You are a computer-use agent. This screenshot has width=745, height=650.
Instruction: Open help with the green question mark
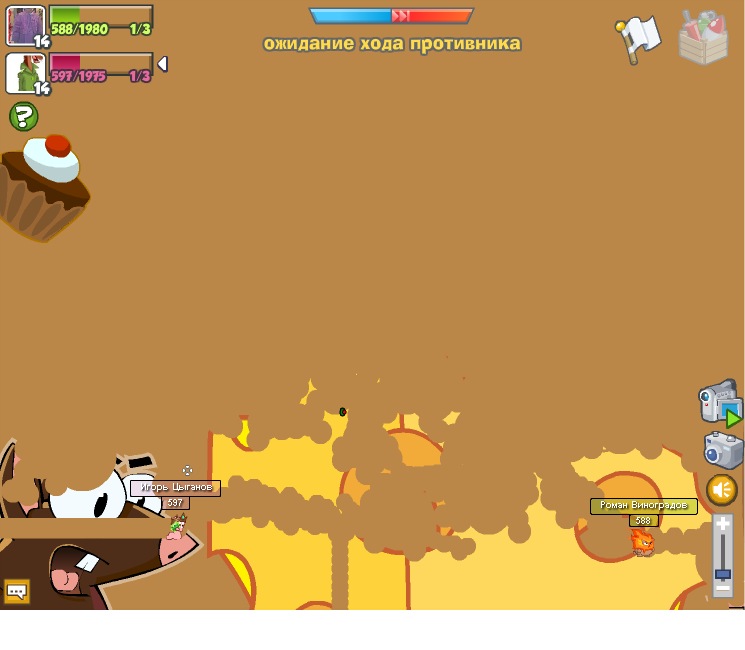(x=23, y=117)
